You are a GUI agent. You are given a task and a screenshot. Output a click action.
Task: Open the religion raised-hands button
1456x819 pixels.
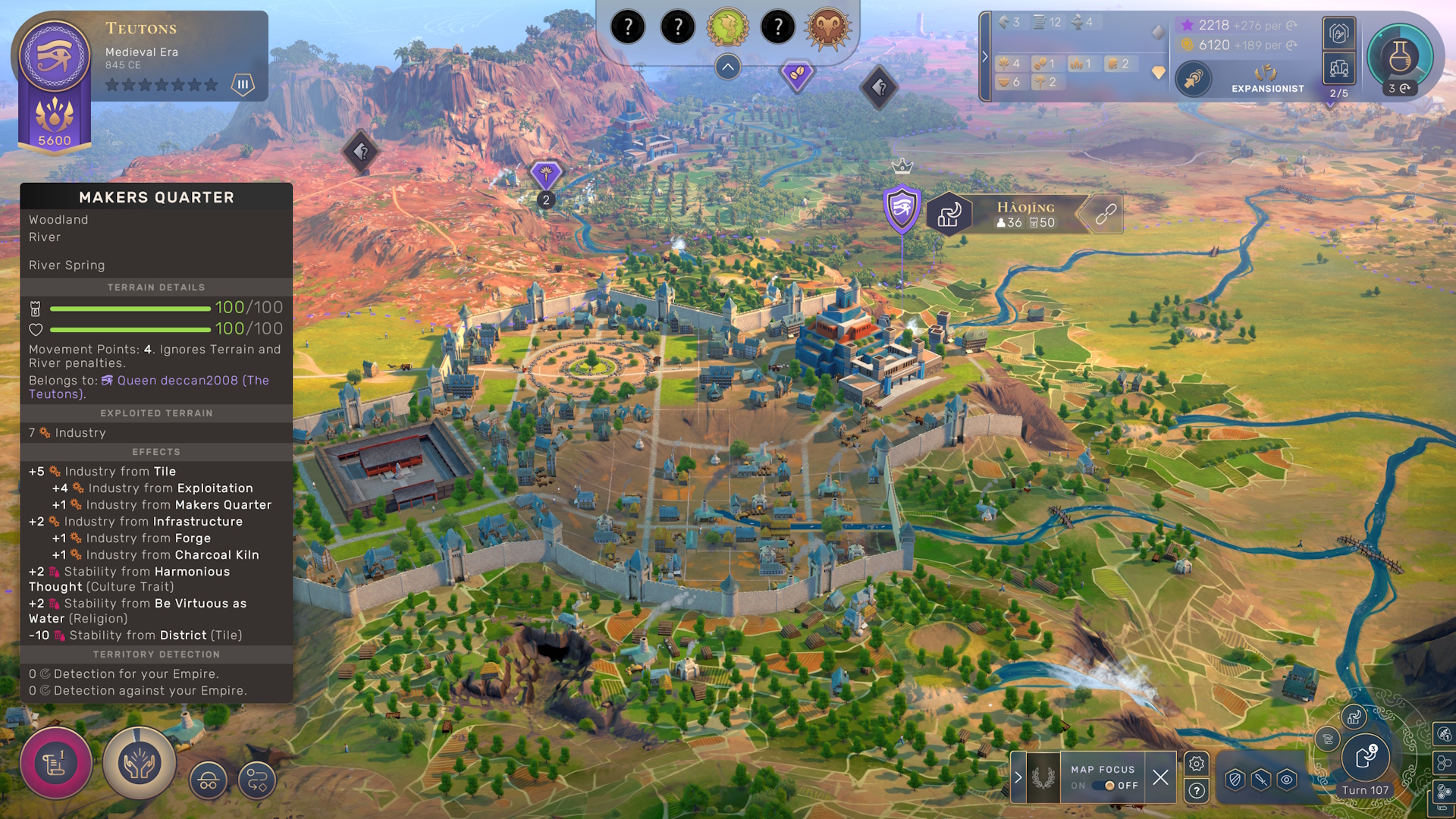tap(139, 763)
